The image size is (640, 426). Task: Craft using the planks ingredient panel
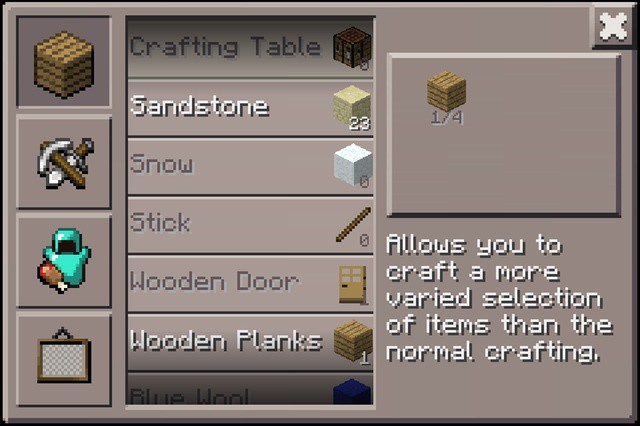click(503, 134)
